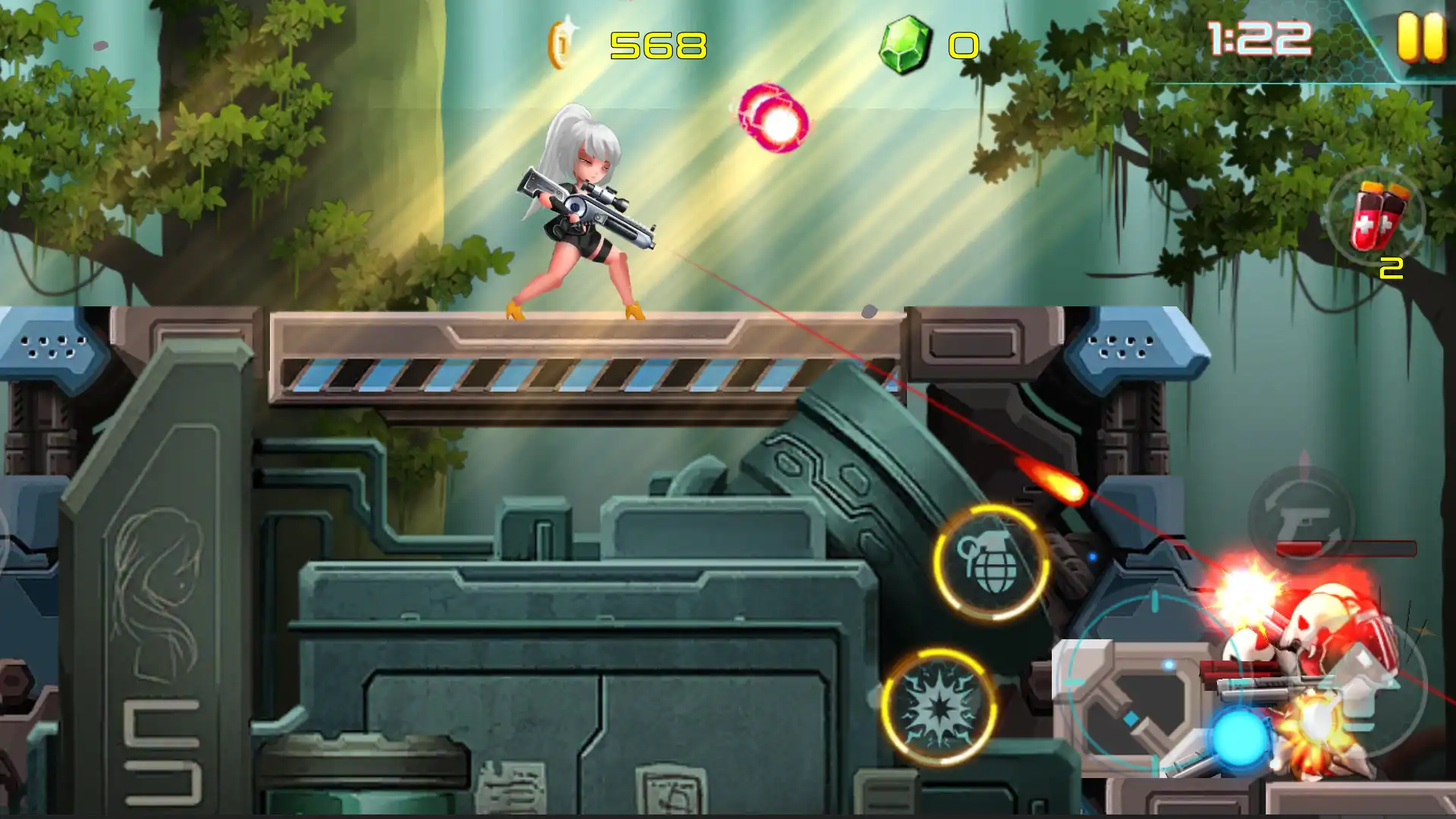The width and height of the screenshot is (1456, 819).
Task: Click the coin counter showing 568
Action: pyautogui.click(x=656, y=47)
